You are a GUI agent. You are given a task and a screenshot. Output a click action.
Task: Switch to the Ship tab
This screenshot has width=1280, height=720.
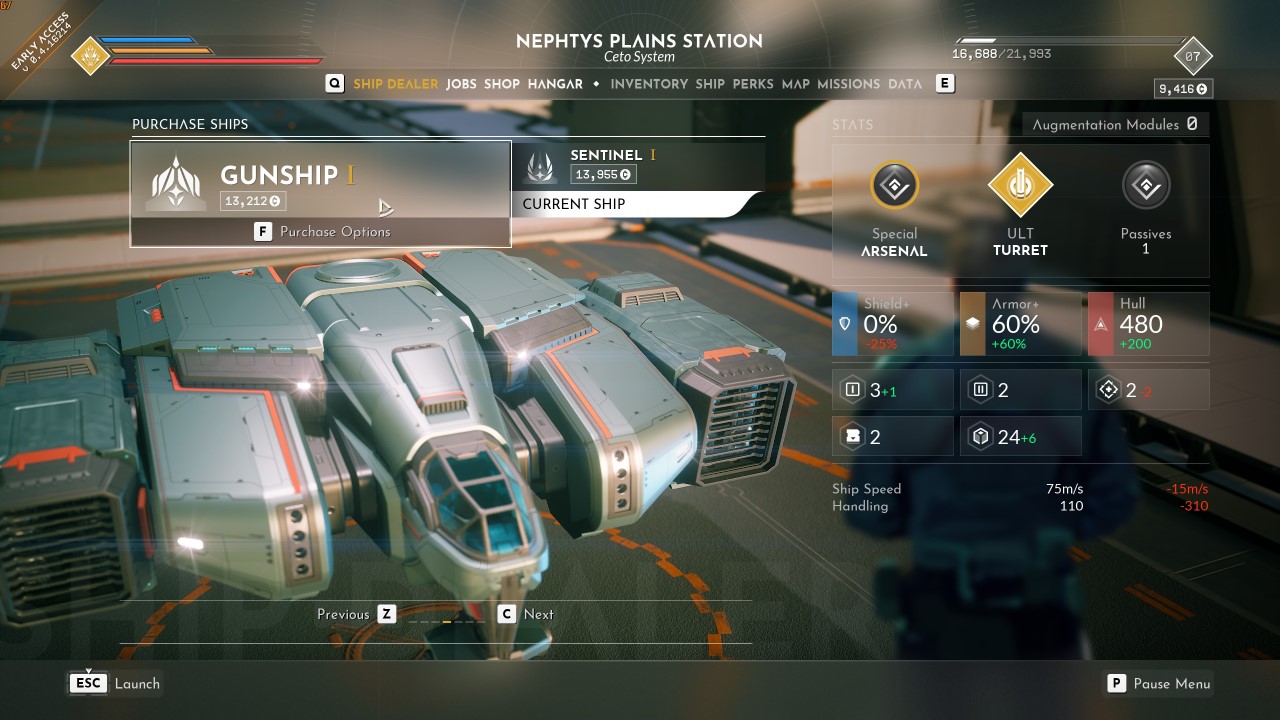[710, 84]
